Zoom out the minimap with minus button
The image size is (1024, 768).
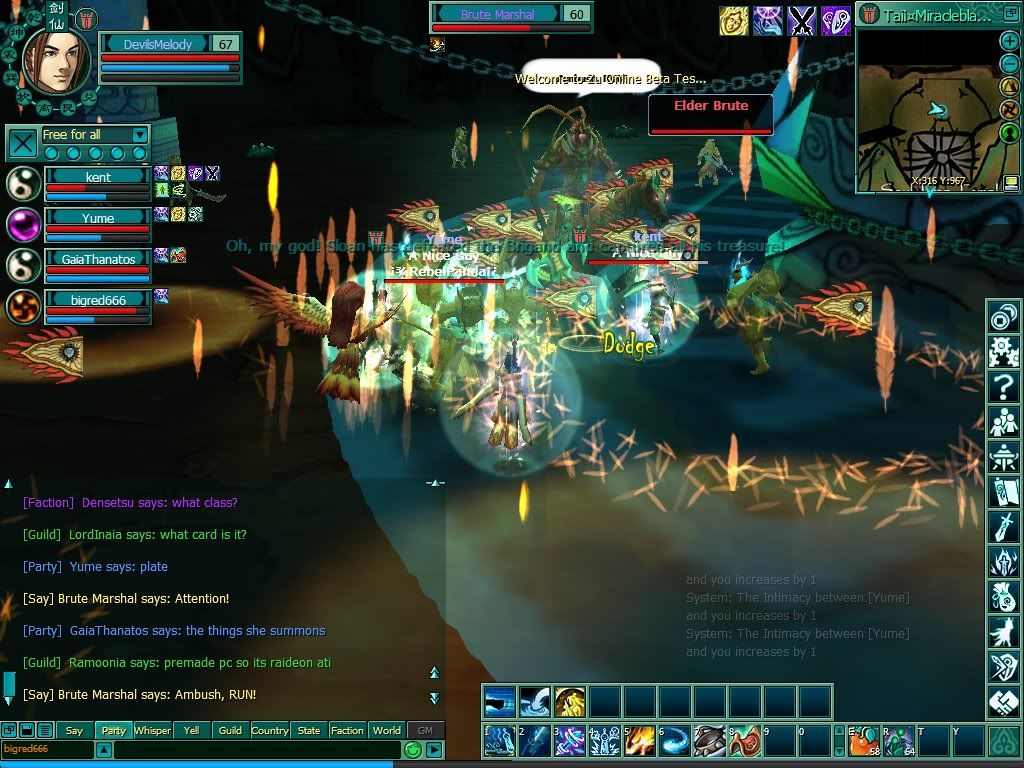tap(1009, 64)
